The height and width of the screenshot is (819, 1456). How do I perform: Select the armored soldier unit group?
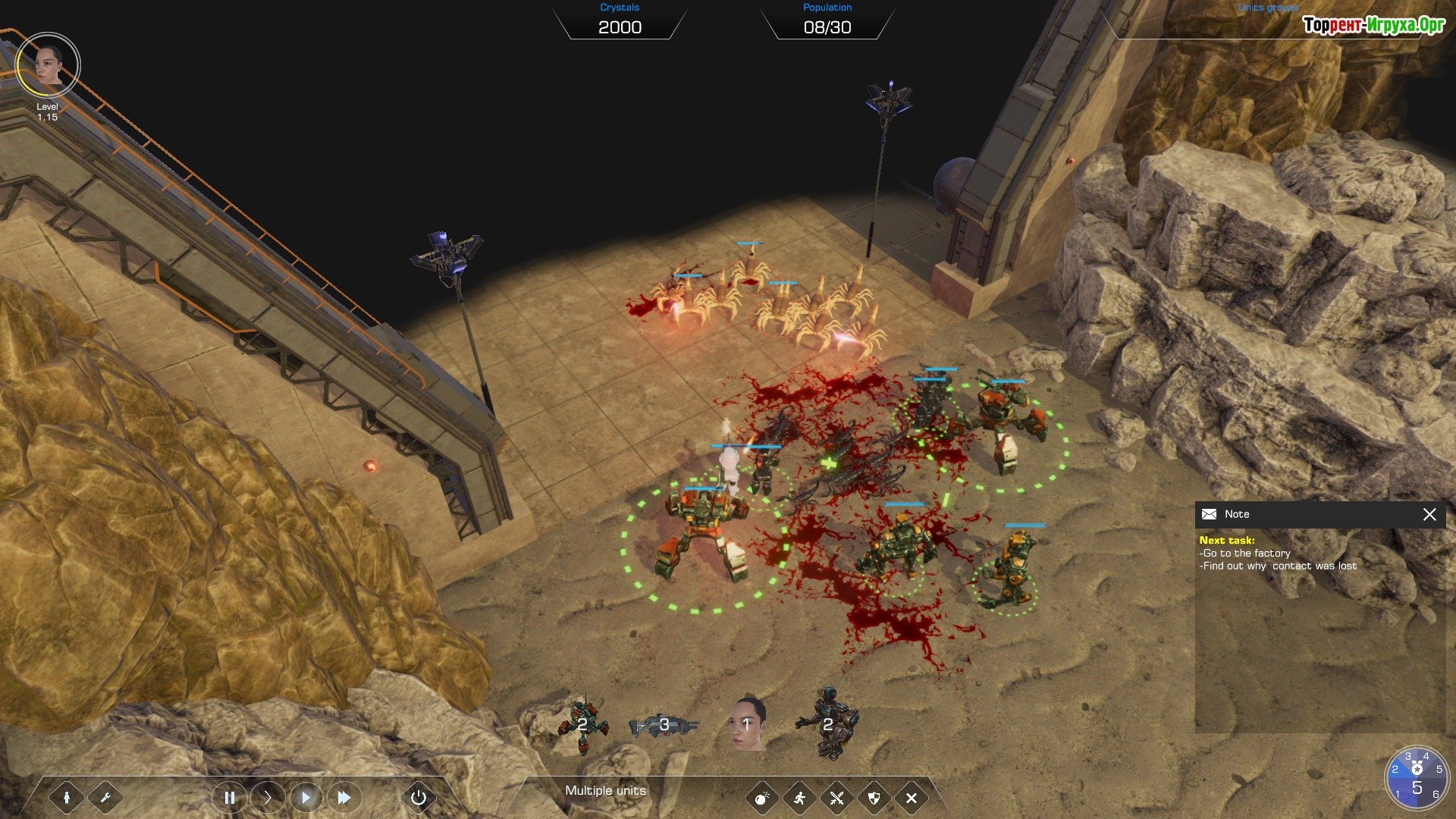[828, 726]
